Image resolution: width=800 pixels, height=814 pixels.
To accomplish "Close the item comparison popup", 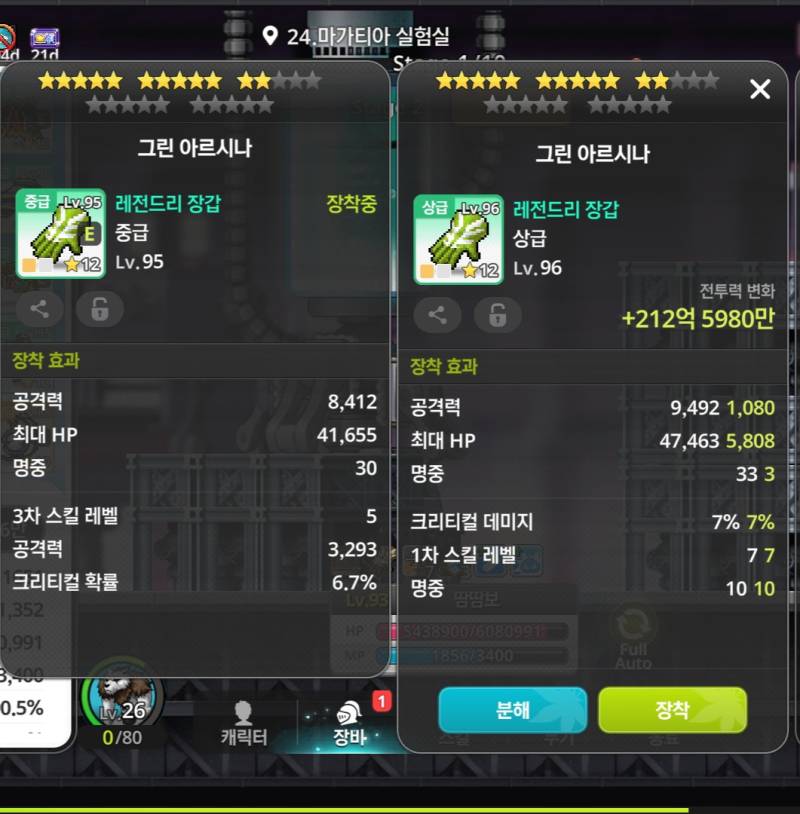I will click(760, 90).
